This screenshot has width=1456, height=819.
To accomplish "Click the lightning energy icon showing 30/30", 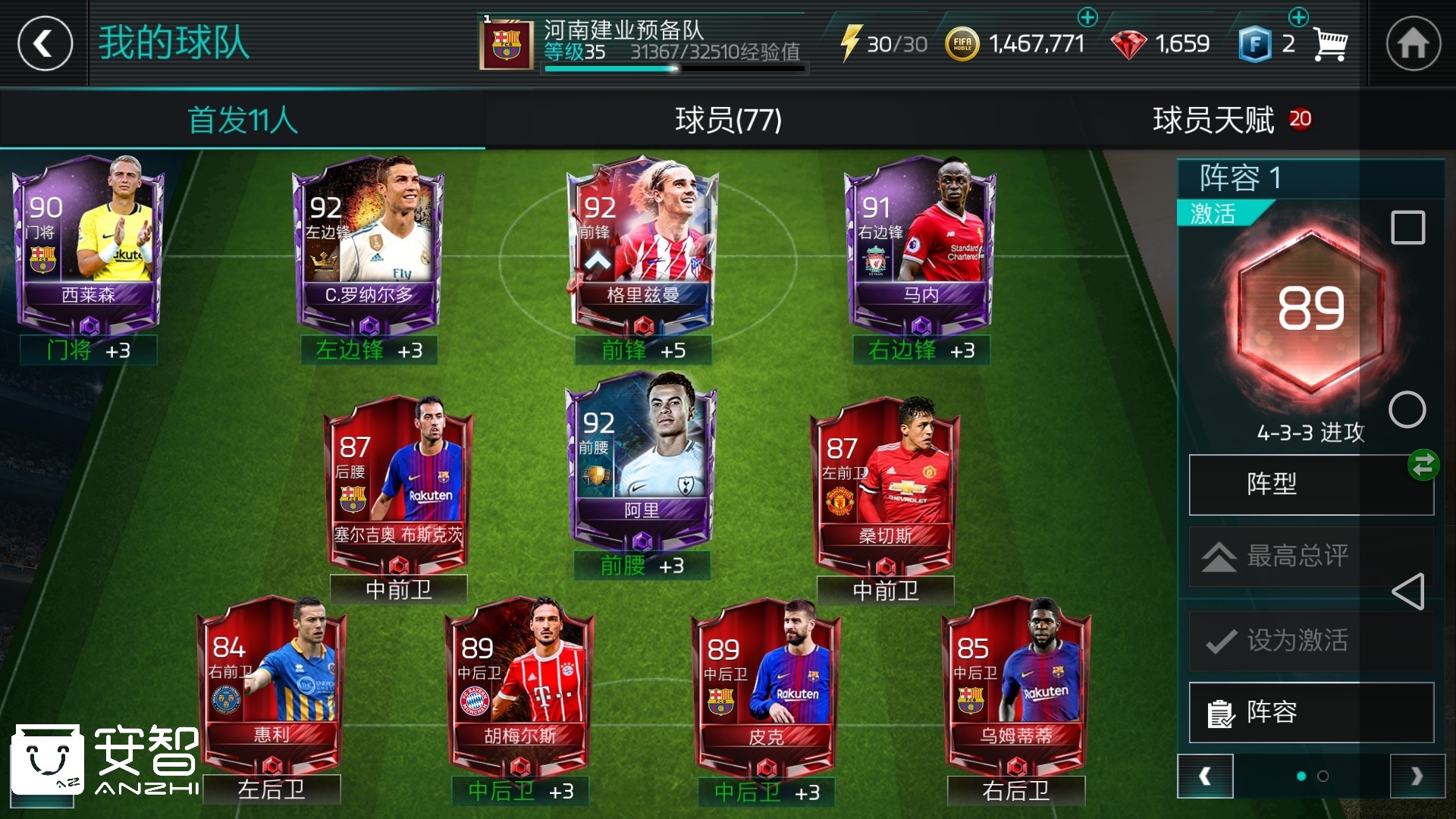I will pos(855,43).
